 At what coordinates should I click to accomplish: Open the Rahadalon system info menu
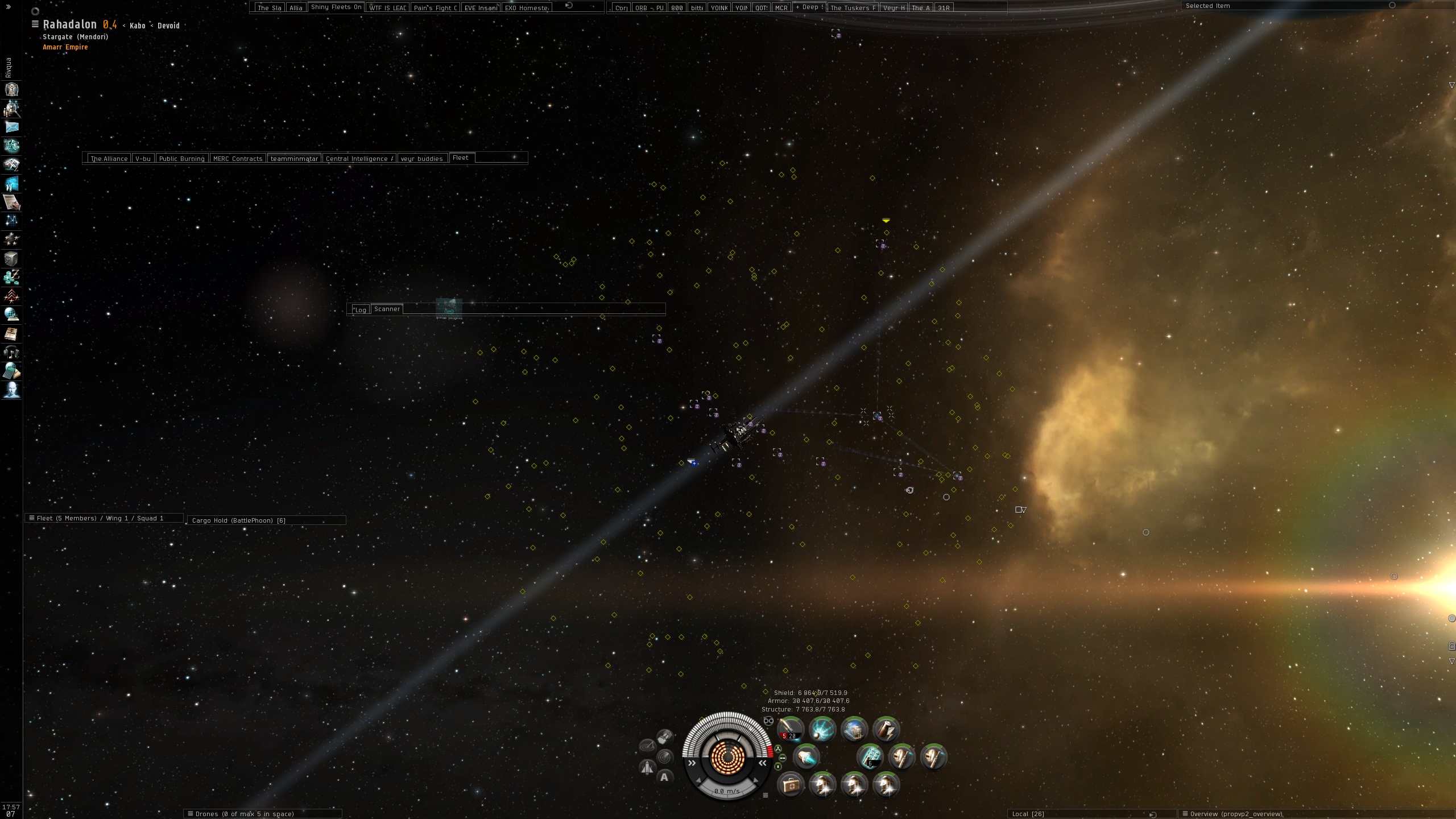point(35,24)
